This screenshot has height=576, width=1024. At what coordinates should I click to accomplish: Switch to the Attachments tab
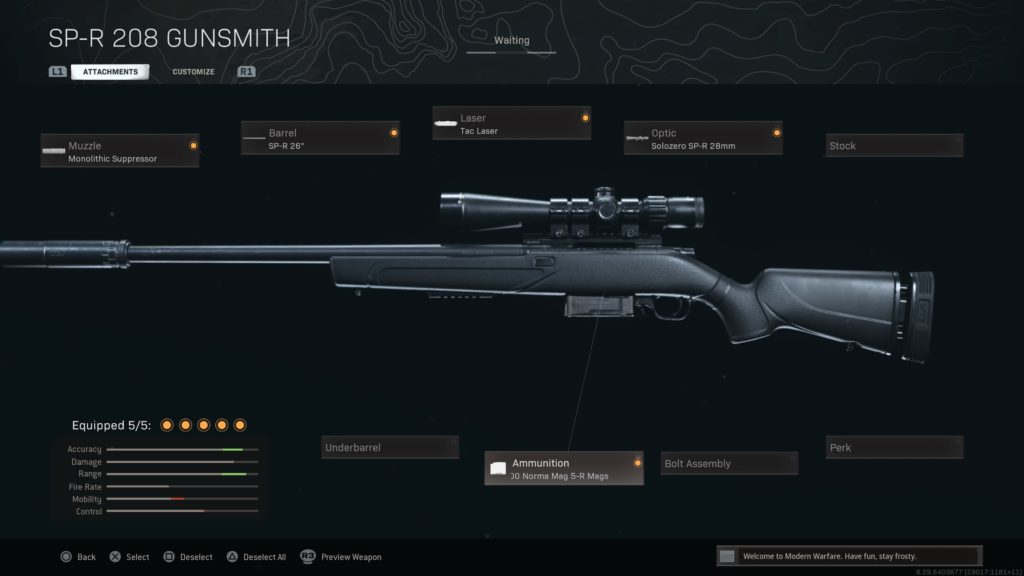tap(110, 72)
